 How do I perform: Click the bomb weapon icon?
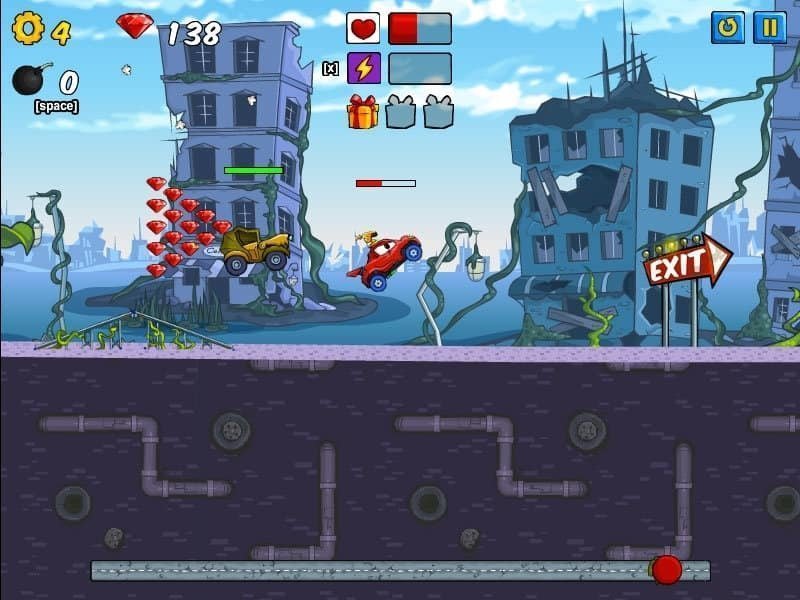[x=29, y=79]
